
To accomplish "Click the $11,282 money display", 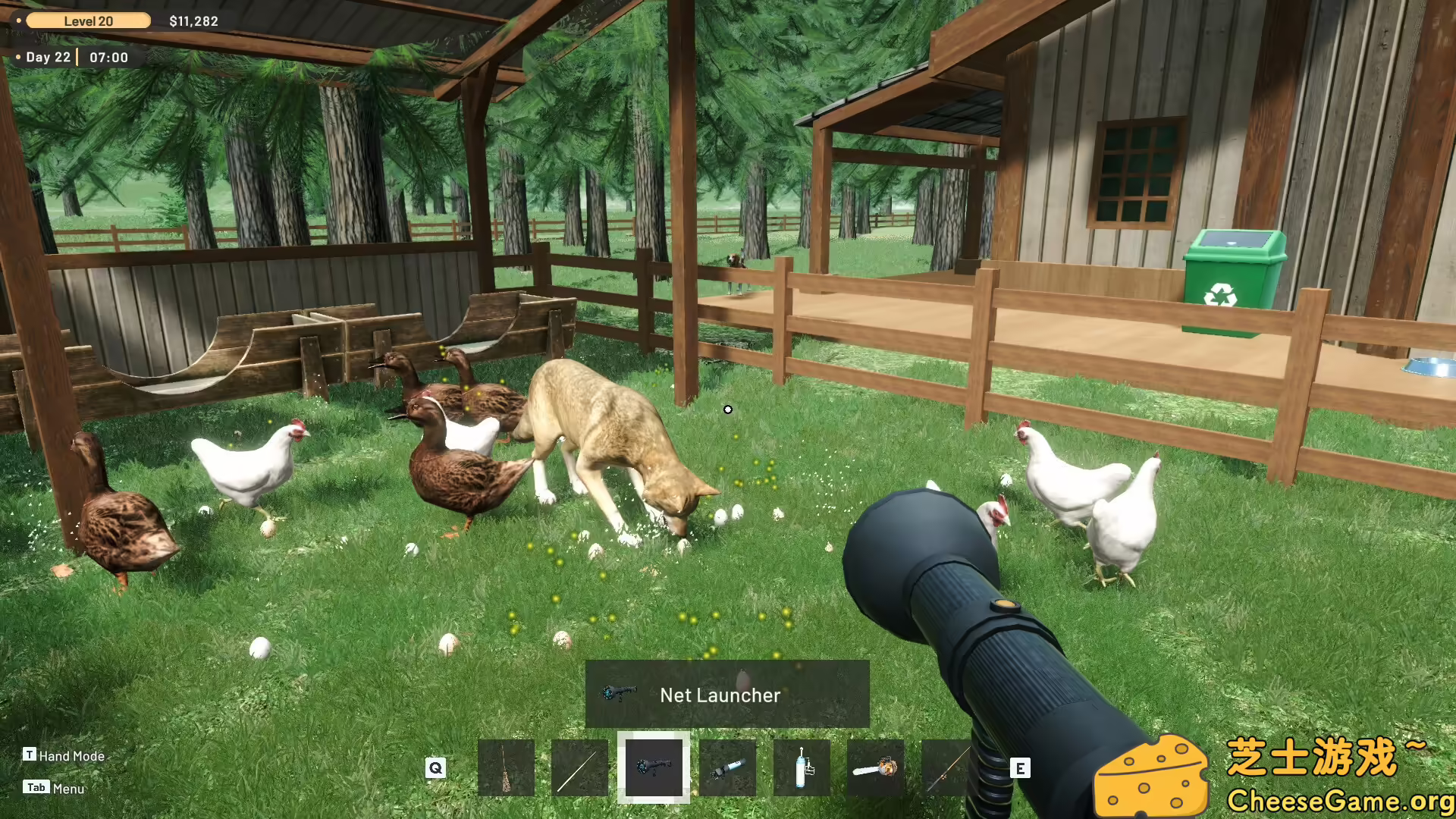I will pos(192,20).
